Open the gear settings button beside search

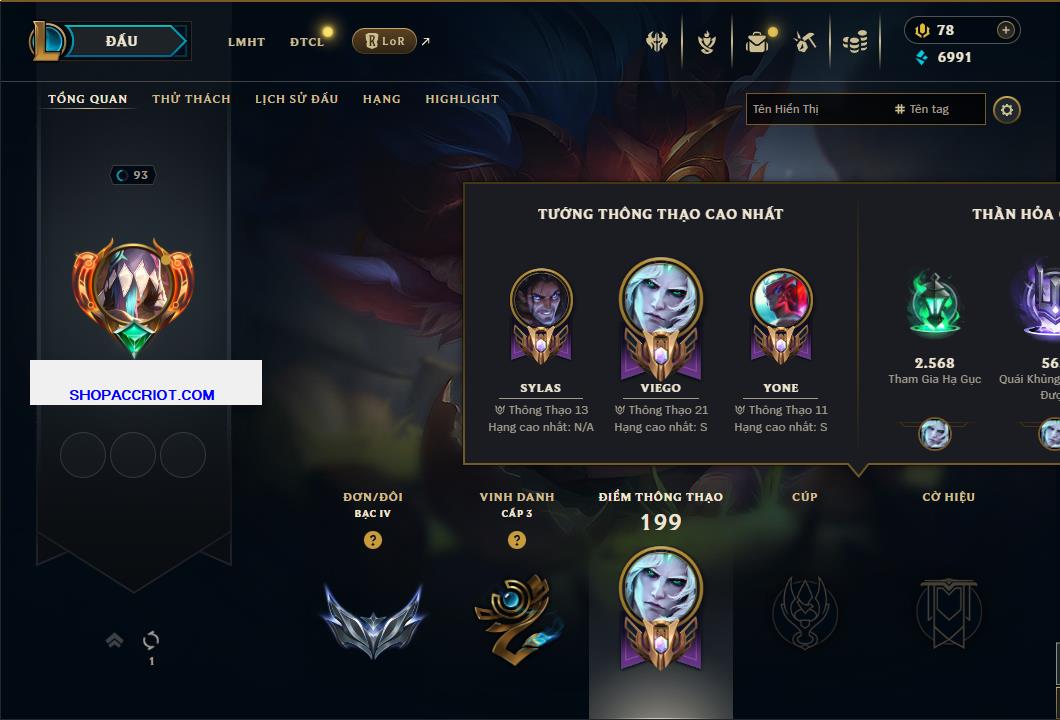(x=1007, y=109)
